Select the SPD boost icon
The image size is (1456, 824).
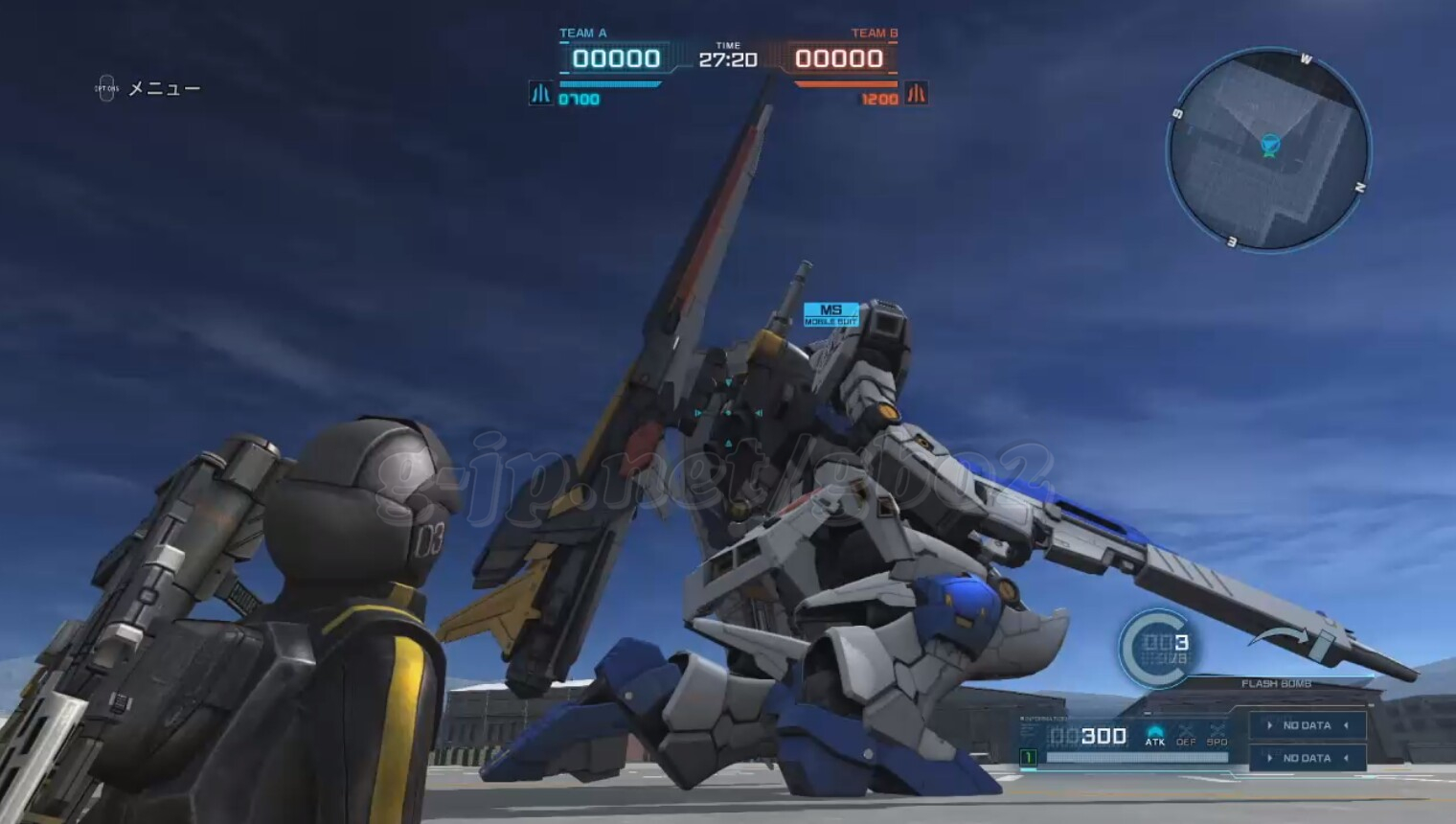pyautogui.click(x=1217, y=735)
